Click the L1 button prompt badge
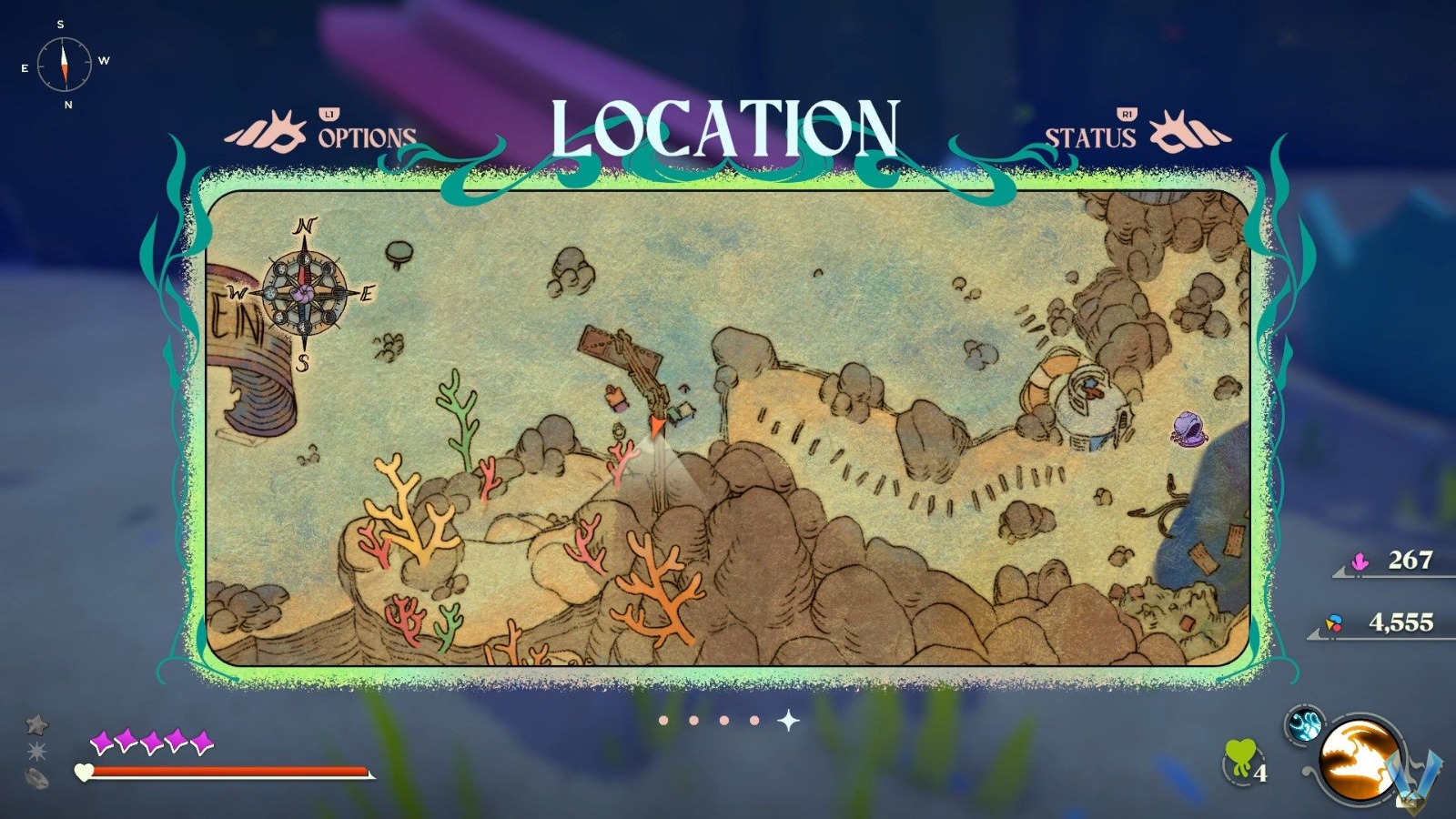Viewport: 1456px width, 819px height. click(x=329, y=115)
